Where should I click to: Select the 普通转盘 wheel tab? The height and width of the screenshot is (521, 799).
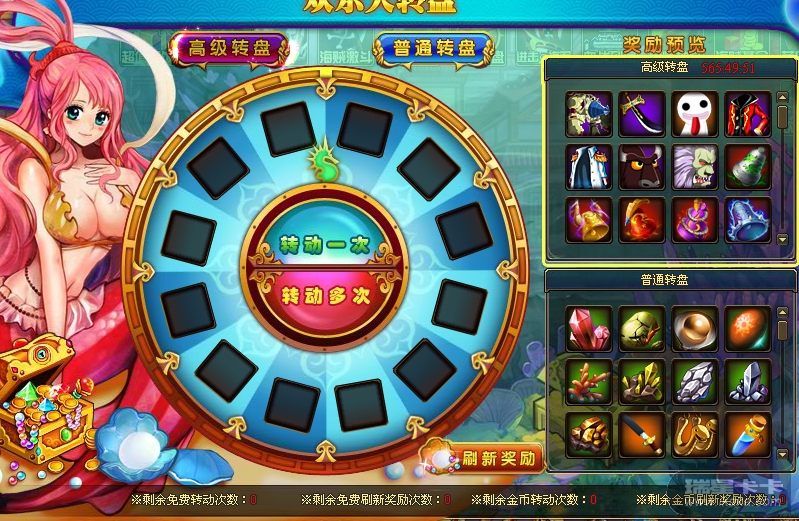pyautogui.click(x=434, y=48)
